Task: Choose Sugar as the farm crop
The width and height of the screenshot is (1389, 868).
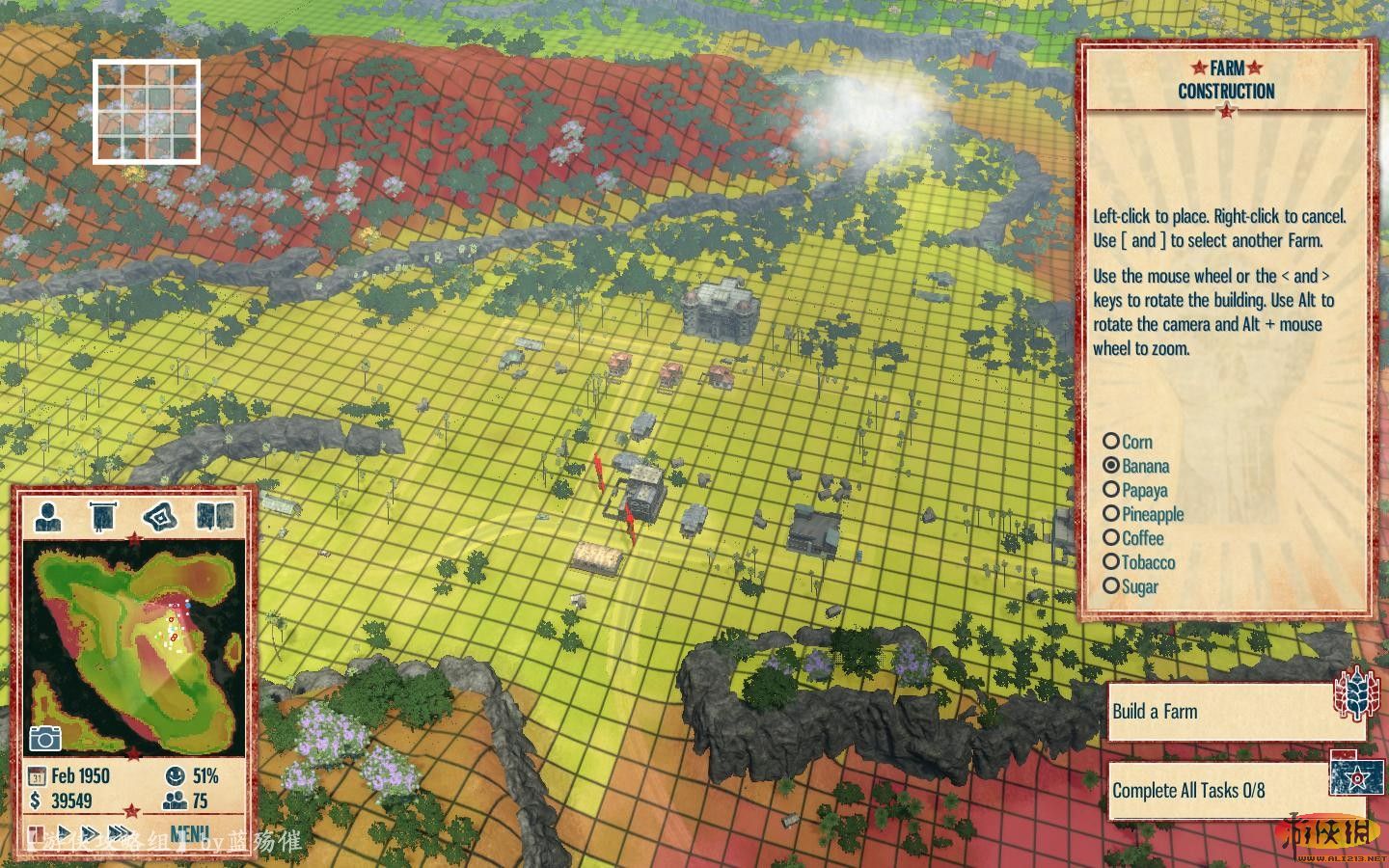Action: tap(1111, 586)
